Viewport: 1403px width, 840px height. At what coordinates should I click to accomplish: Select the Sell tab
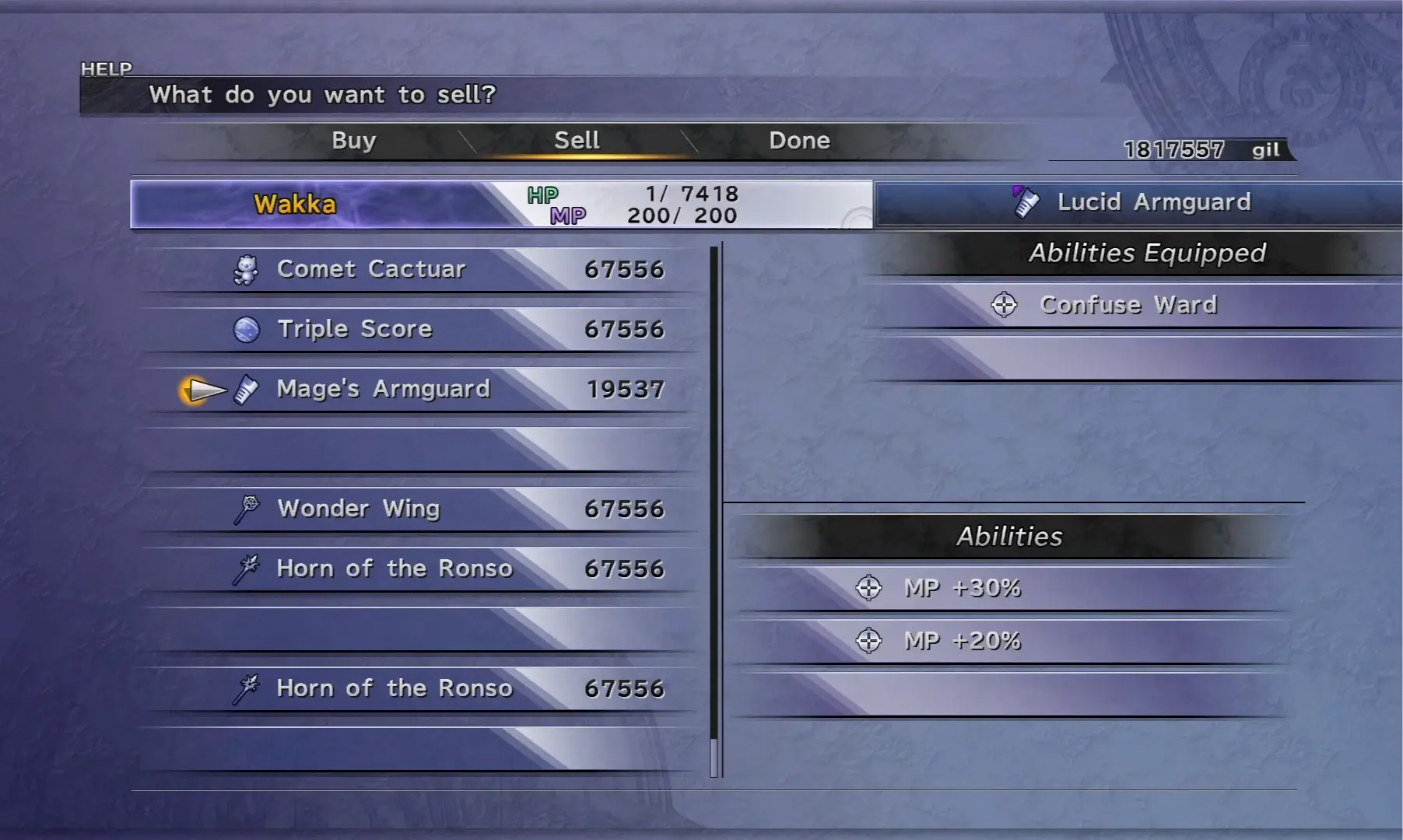click(576, 139)
